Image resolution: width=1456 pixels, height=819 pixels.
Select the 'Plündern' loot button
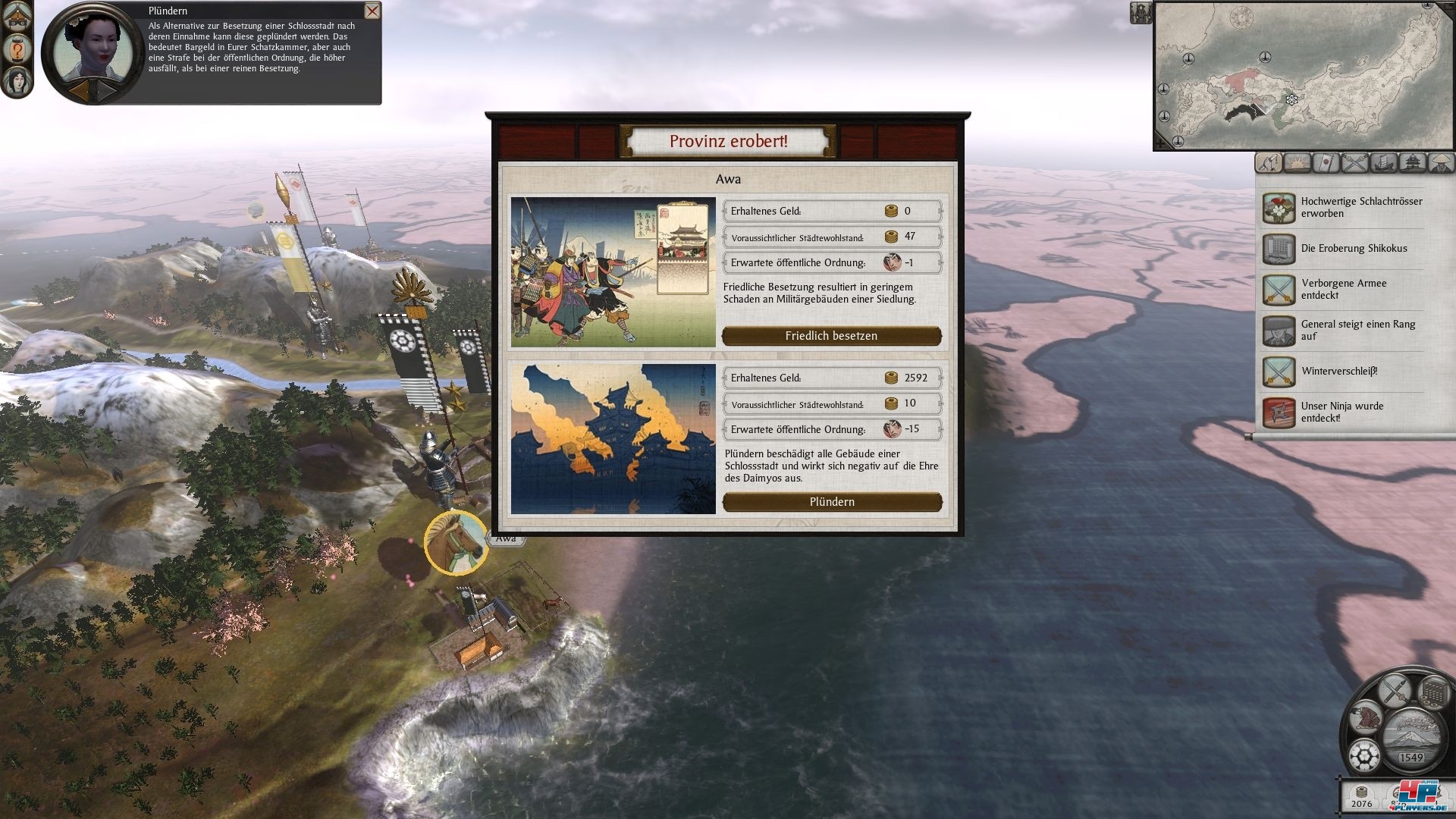coord(832,502)
